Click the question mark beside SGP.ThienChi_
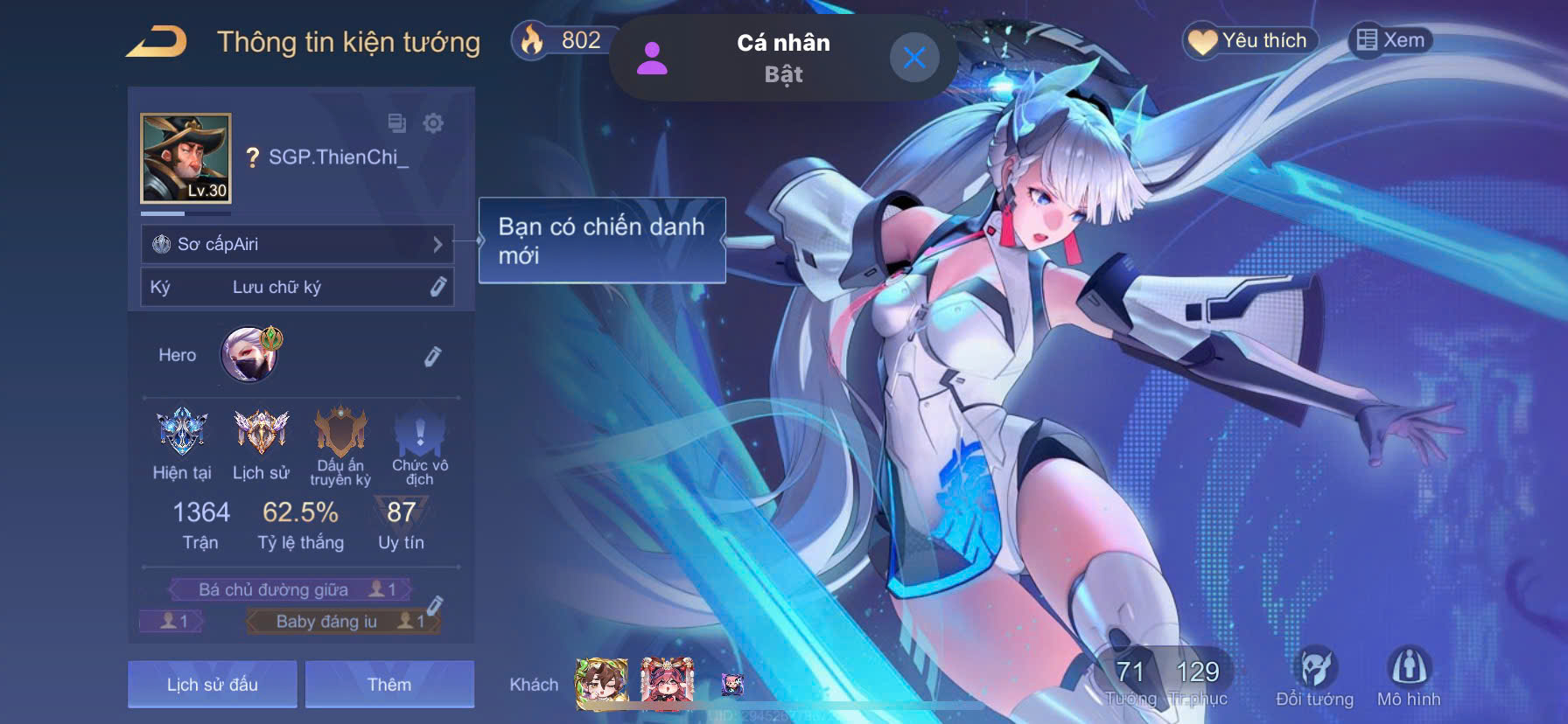This screenshot has height=724, width=1568. tap(254, 157)
